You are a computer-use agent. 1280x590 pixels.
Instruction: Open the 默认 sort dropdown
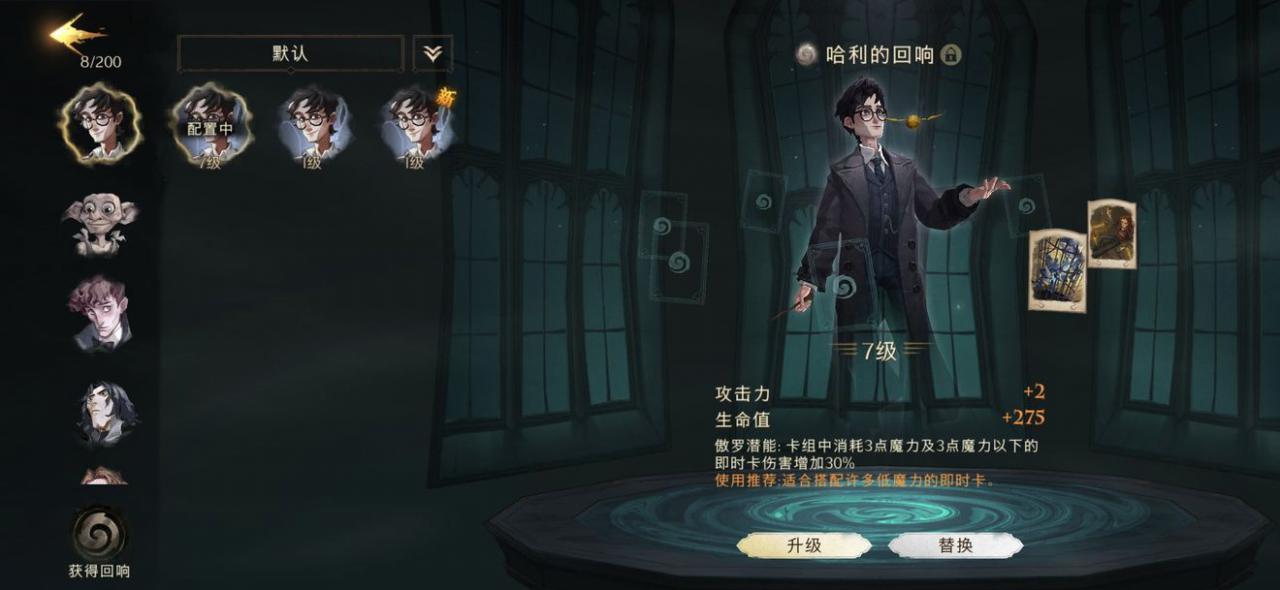(x=290, y=54)
